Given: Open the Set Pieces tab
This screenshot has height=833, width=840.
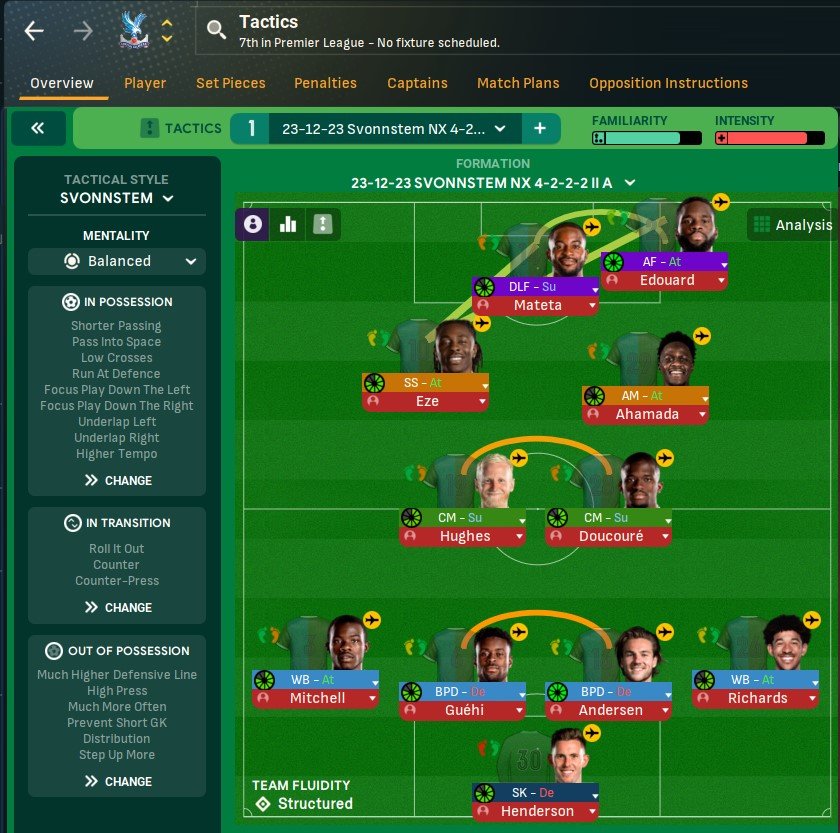Looking at the screenshot, I should coord(230,83).
